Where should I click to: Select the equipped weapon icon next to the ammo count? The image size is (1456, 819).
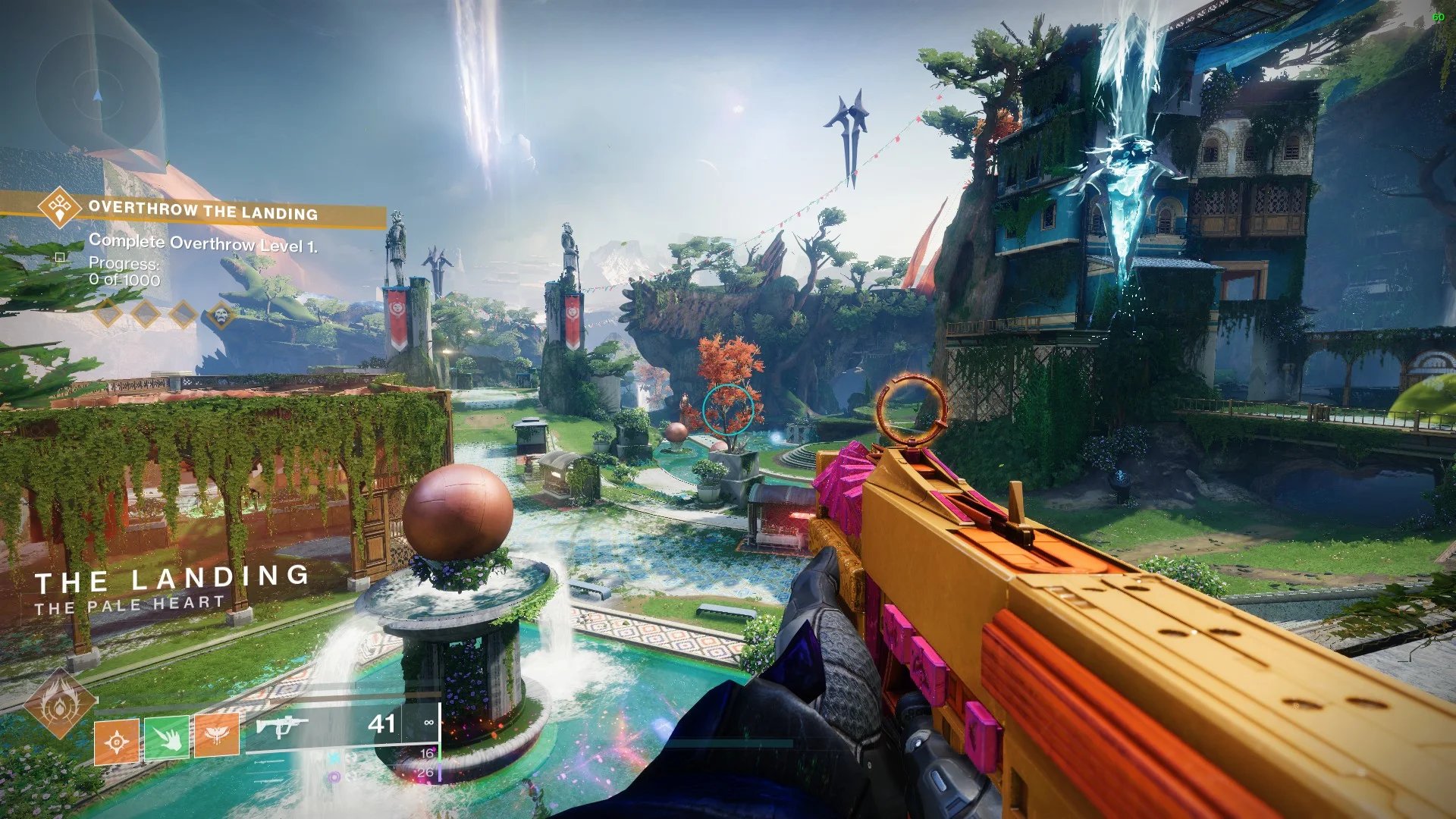281,725
